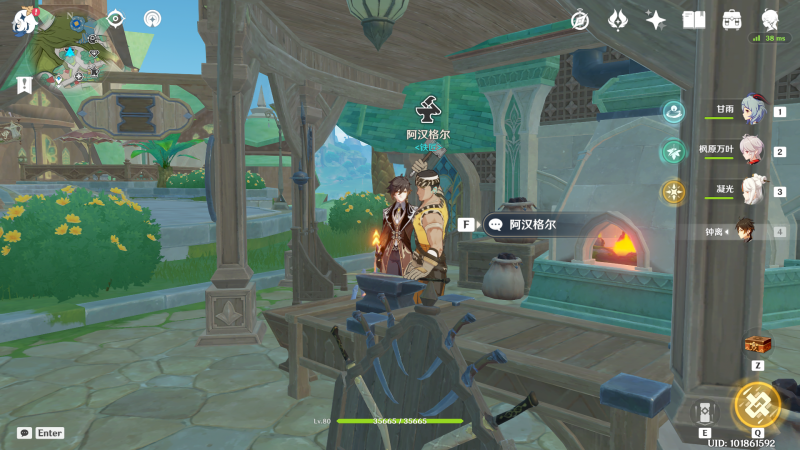
Task: Open the adventurer handbook icon
Action: (x=694, y=19)
